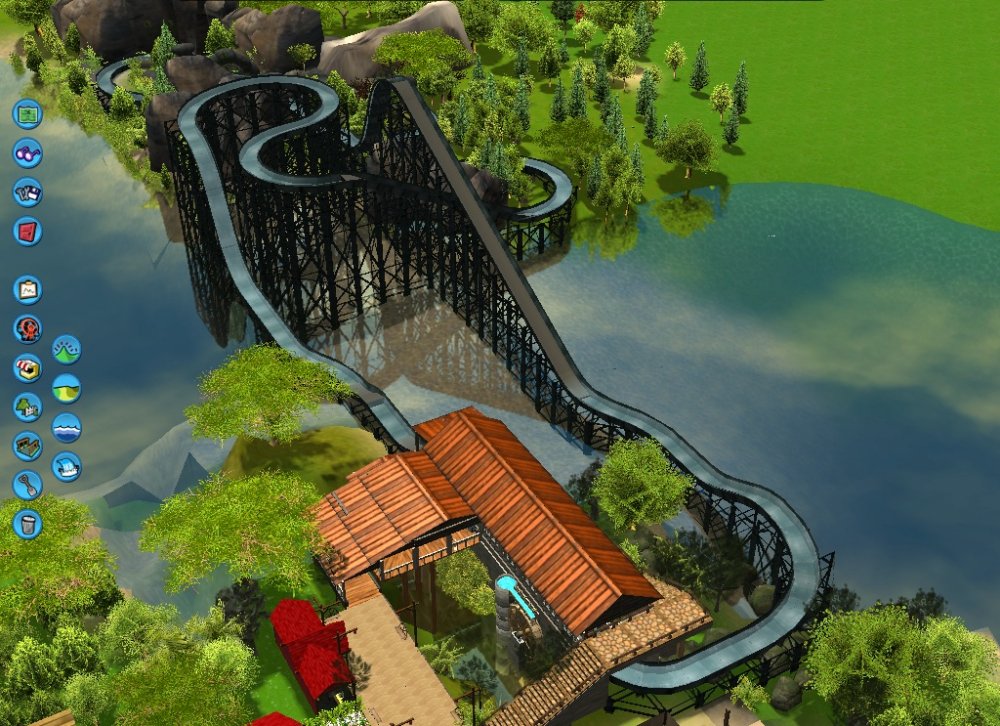The height and width of the screenshot is (726, 1000).
Task: Open the rides ferris wheel icon
Action: pyautogui.click(x=27, y=329)
